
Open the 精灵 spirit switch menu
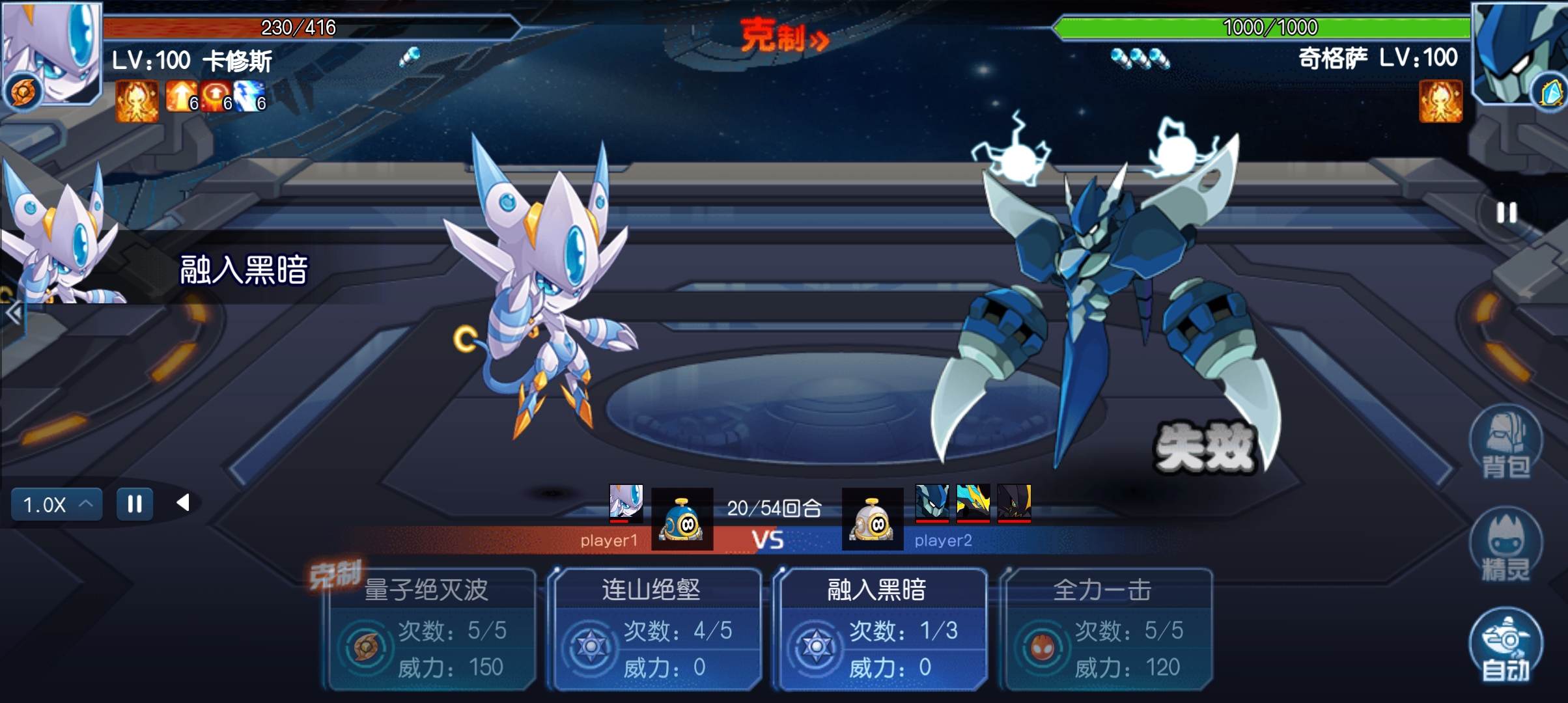click(x=1505, y=545)
